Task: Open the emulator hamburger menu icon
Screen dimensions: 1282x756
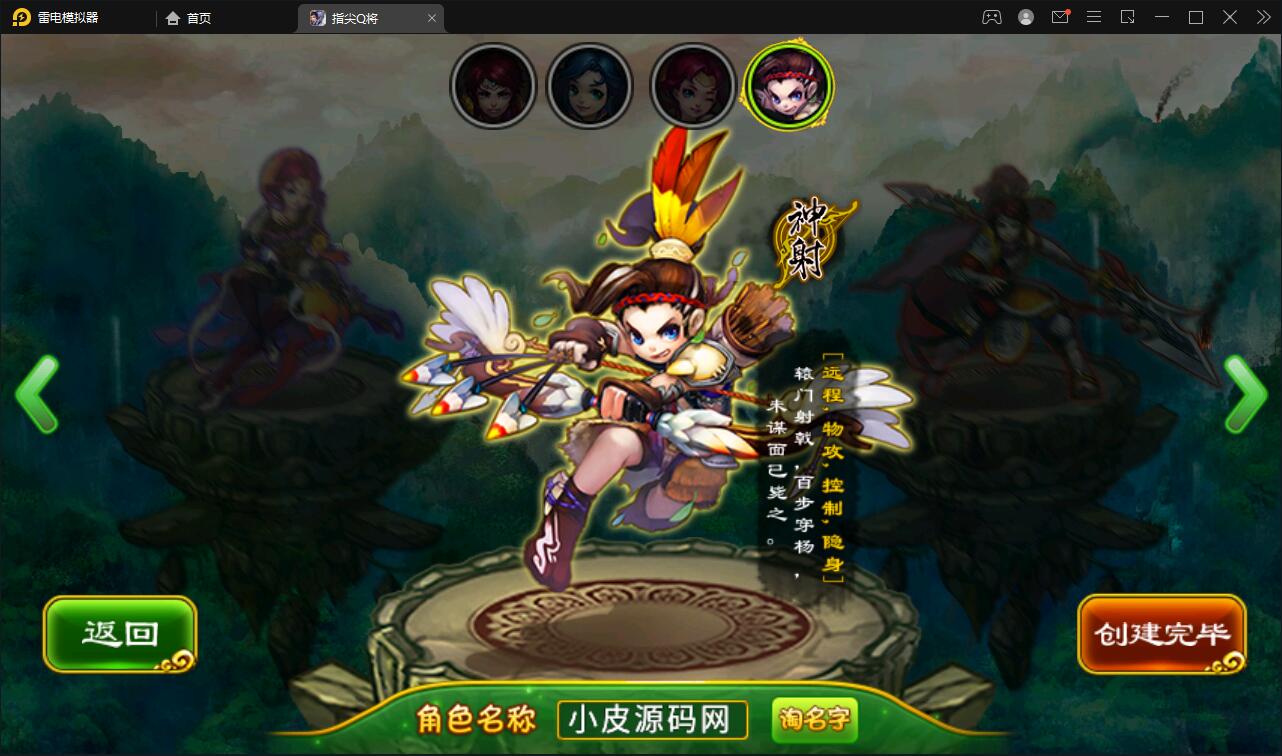Action: pos(1094,17)
